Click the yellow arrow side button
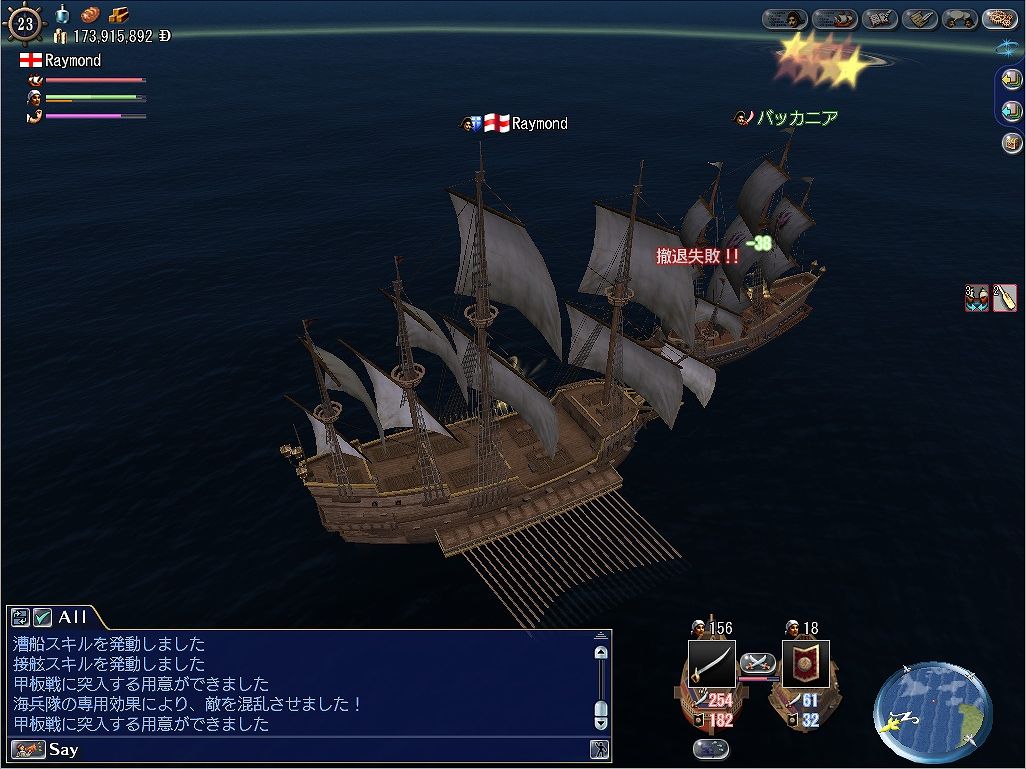Screen dimensions: 1026x769 (x=1010, y=81)
